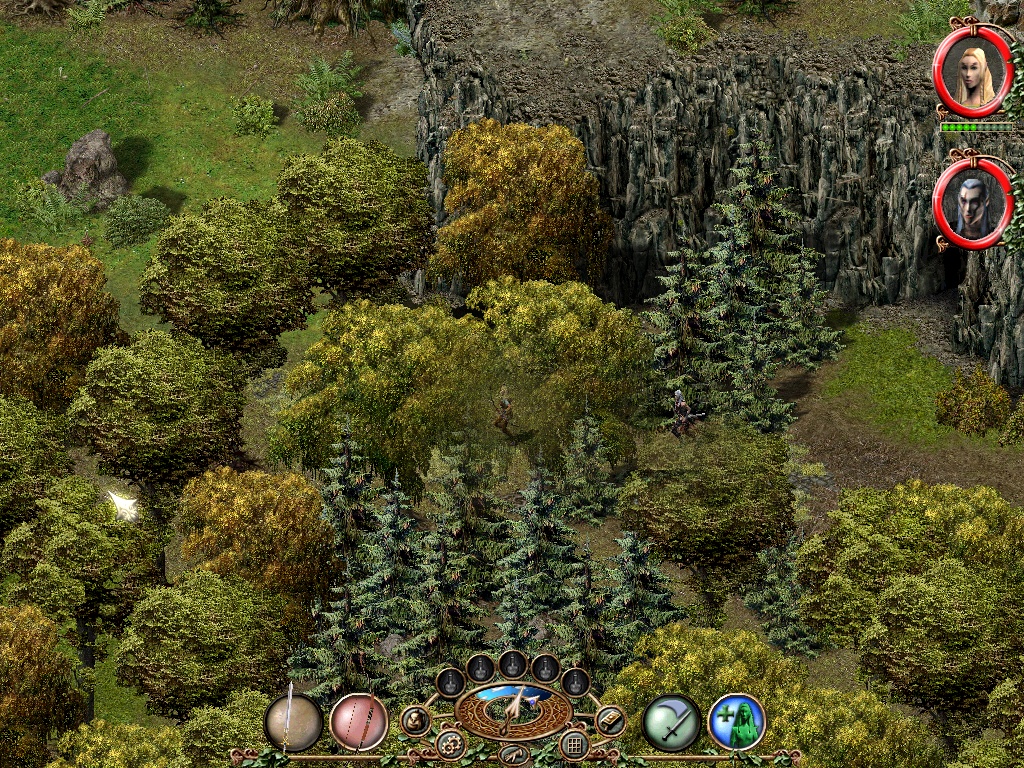This screenshot has height=768, width=1024.
Task: Activate the sword and scythe combat art
Action: click(x=670, y=722)
